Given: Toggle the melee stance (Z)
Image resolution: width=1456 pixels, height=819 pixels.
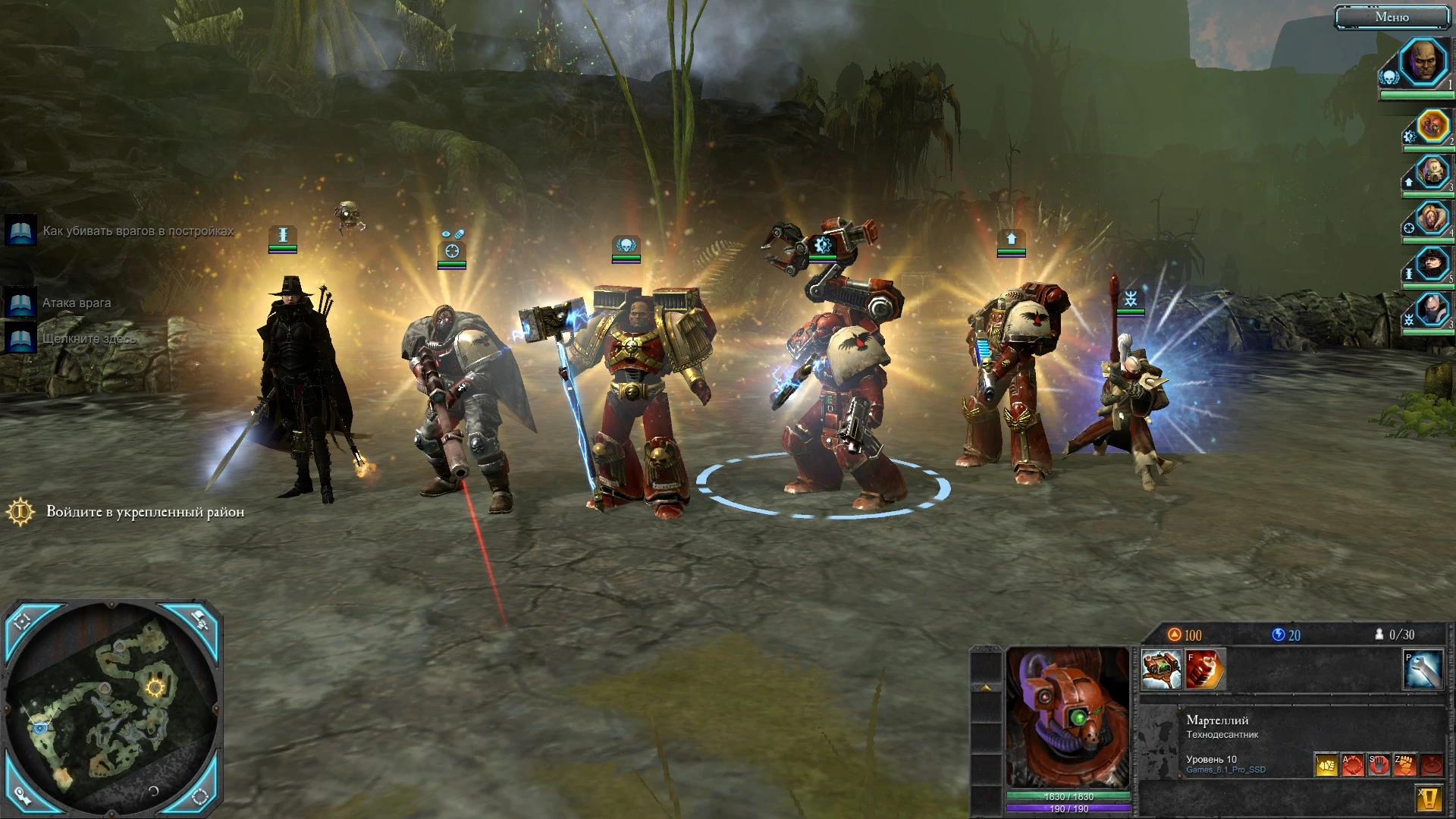Looking at the screenshot, I should pyautogui.click(x=1406, y=766).
